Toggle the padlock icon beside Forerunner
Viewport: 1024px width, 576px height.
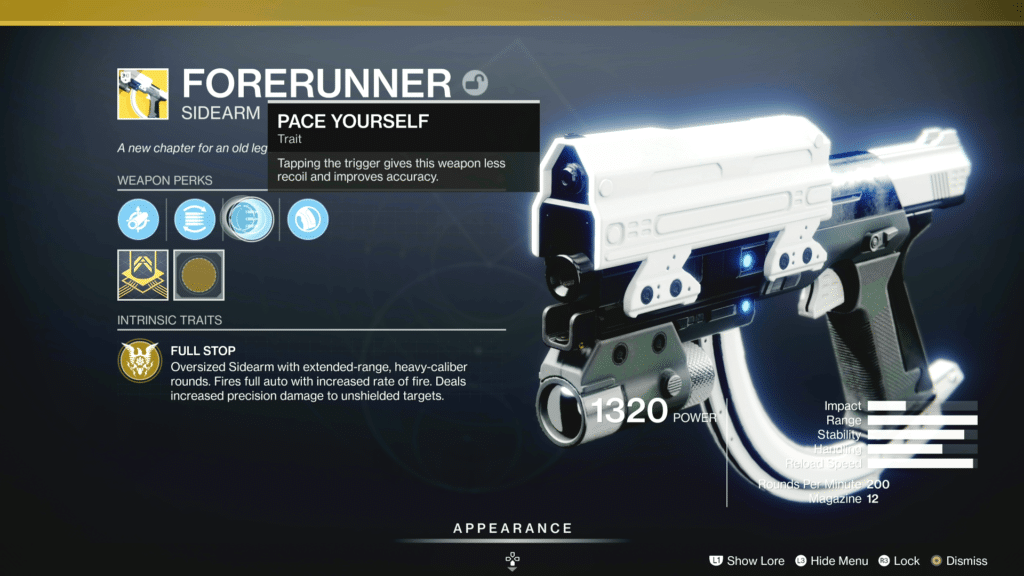tap(476, 84)
